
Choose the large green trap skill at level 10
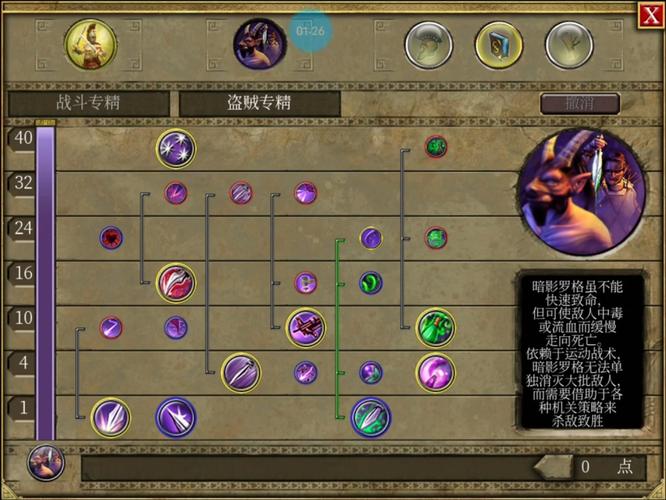coord(435,326)
